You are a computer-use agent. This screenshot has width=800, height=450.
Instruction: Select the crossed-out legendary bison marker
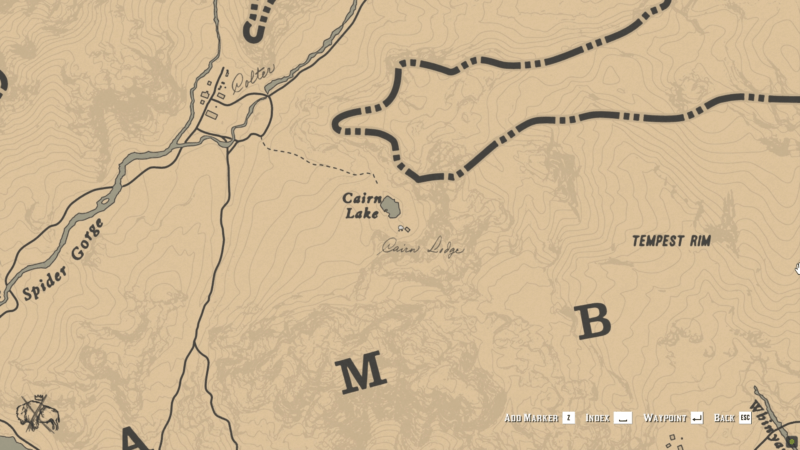click(38, 413)
